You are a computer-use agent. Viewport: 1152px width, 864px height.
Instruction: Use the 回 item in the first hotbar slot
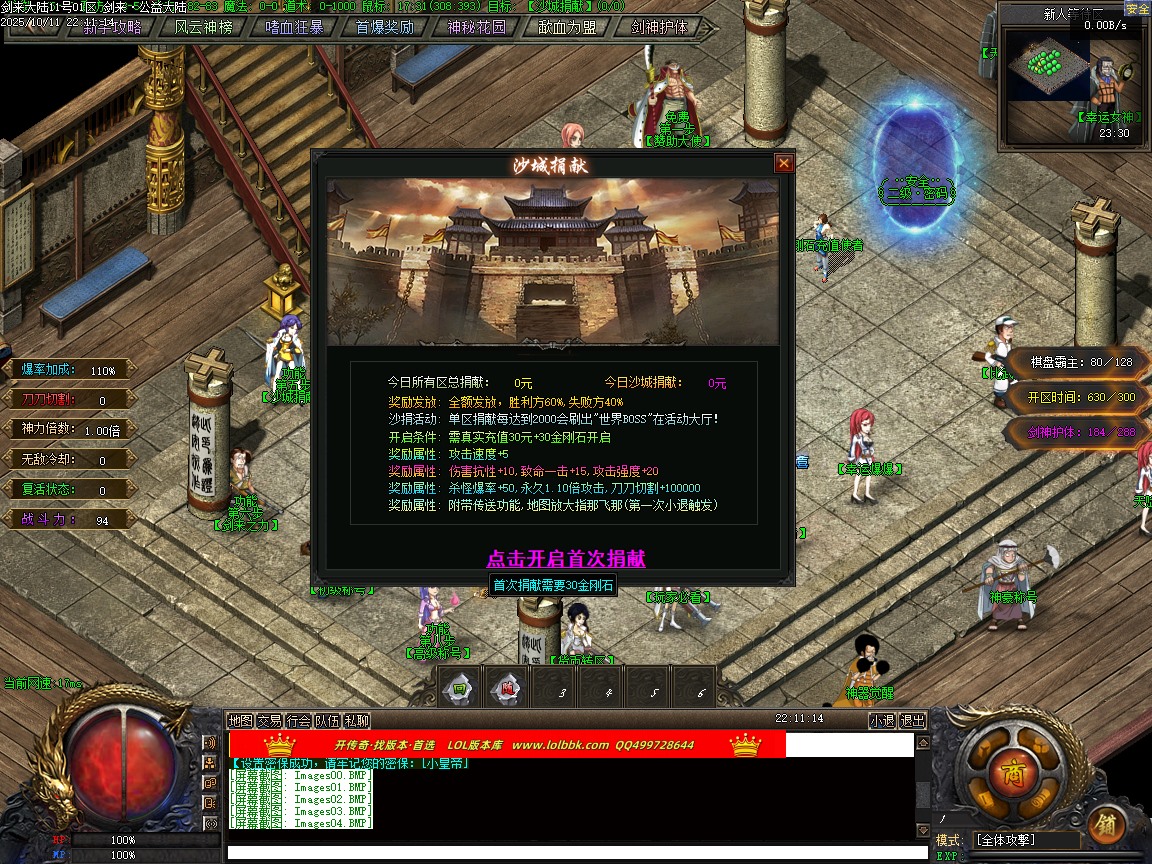coord(460,688)
